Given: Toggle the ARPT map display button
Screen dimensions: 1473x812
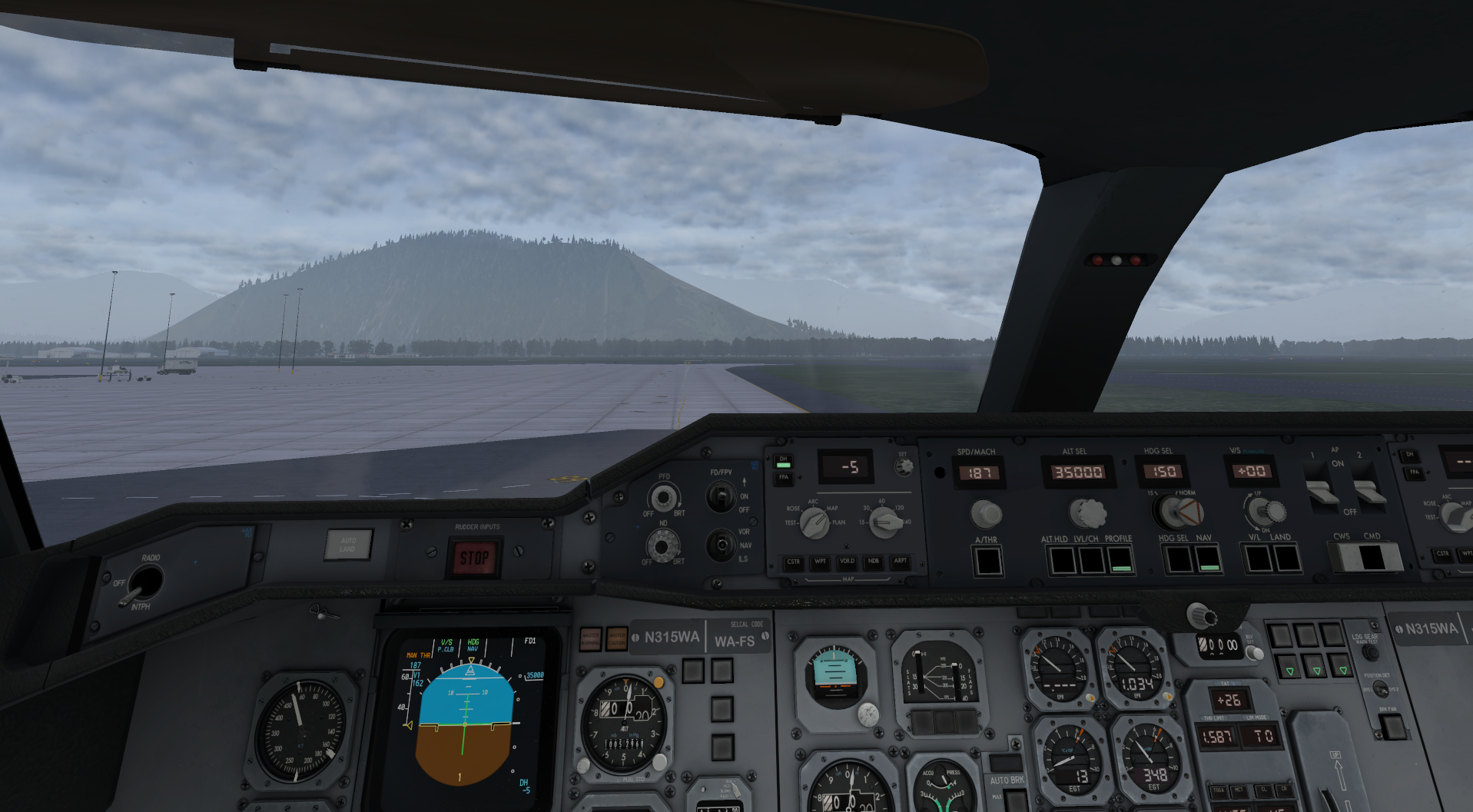Looking at the screenshot, I should point(901,562).
